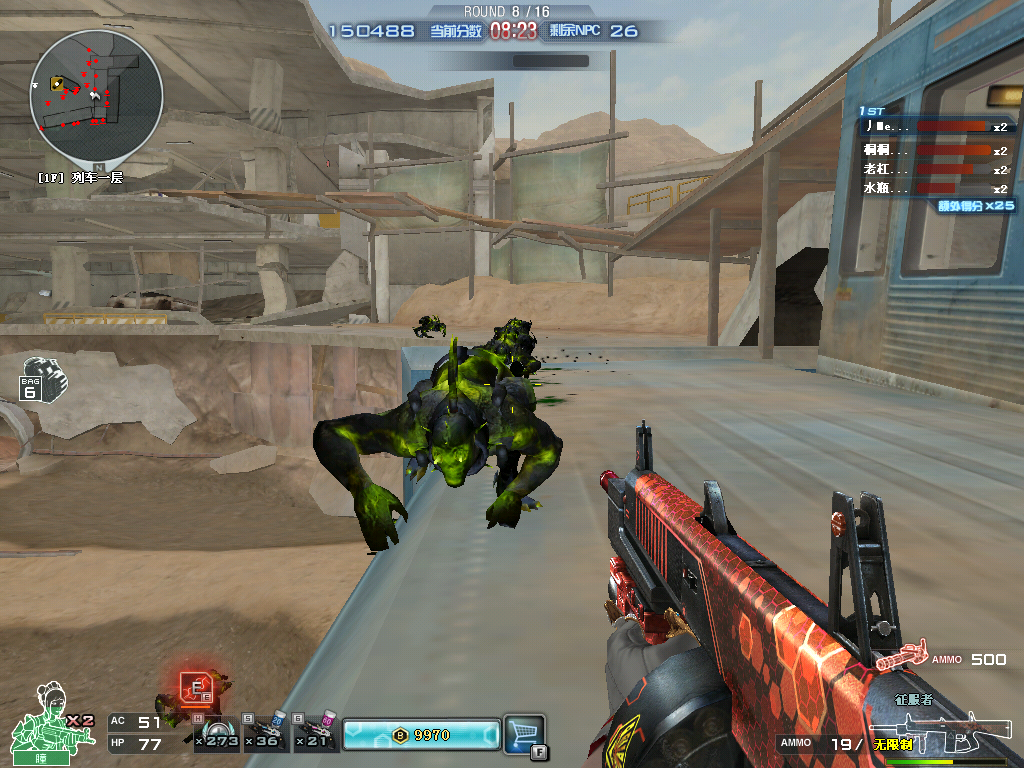
Task: Select the blue-vial injector slot showing x36
Action: click(265, 735)
